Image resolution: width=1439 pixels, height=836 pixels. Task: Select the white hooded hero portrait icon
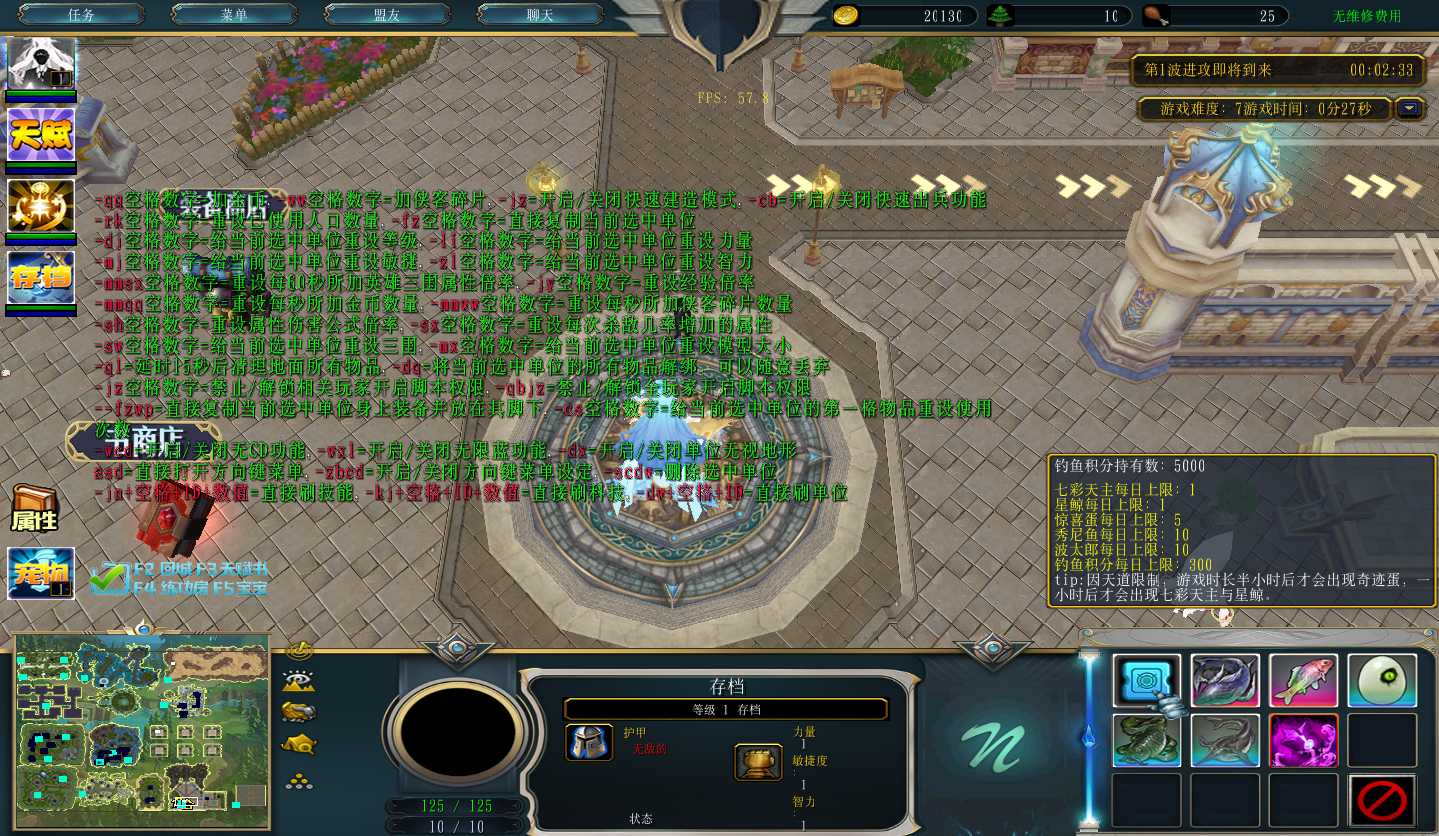point(41,65)
